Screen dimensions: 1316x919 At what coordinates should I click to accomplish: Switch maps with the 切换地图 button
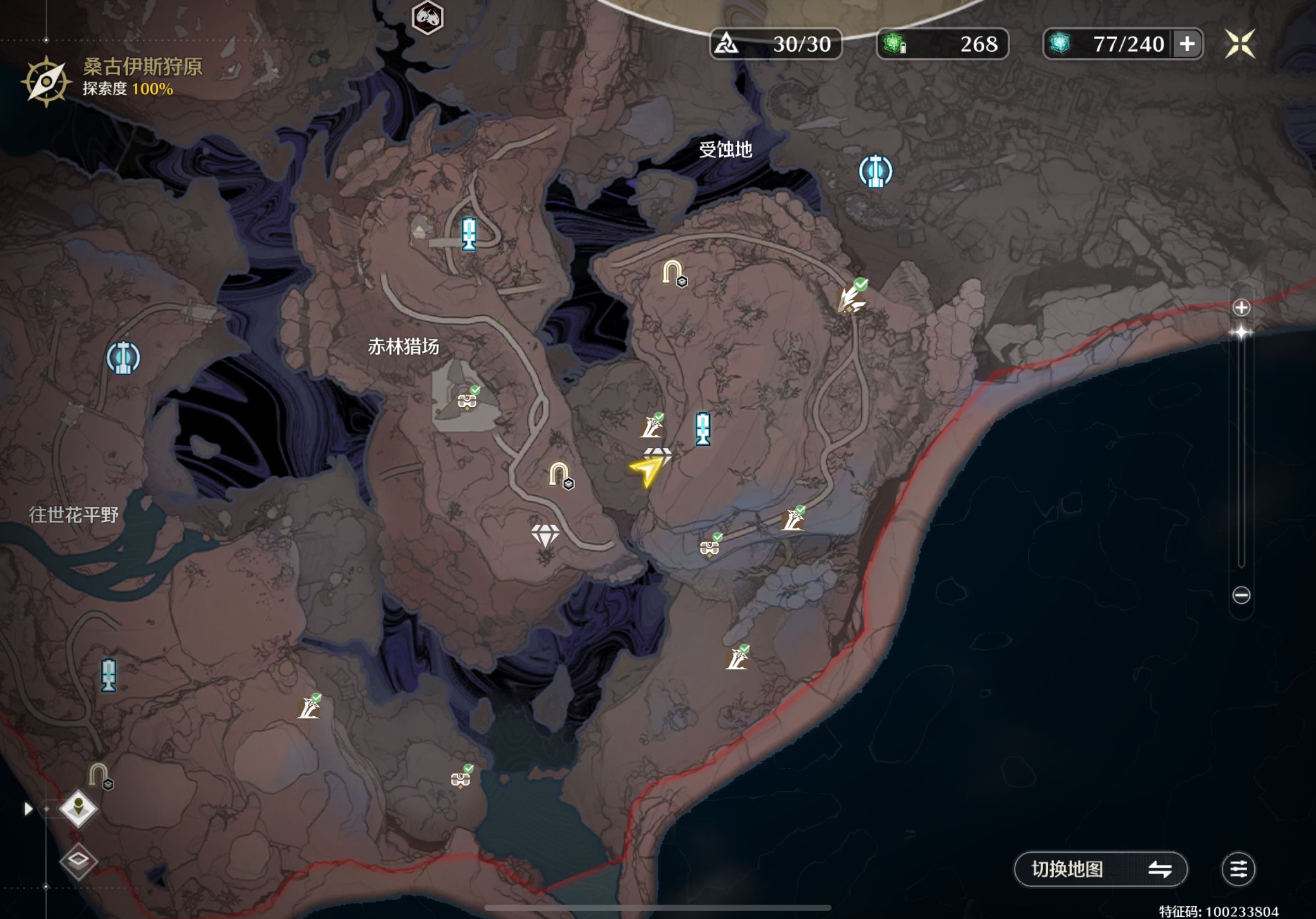[1100, 868]
